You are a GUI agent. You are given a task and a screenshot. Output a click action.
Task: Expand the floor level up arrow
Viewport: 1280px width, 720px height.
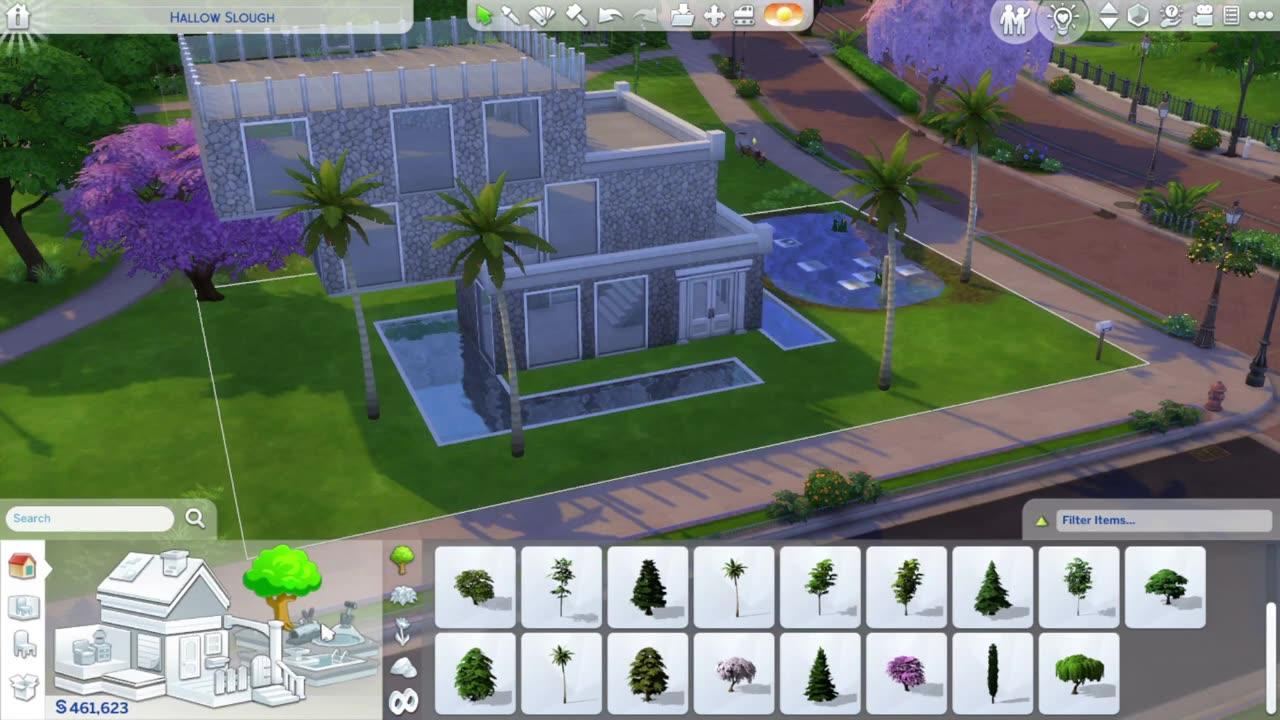1110,9
